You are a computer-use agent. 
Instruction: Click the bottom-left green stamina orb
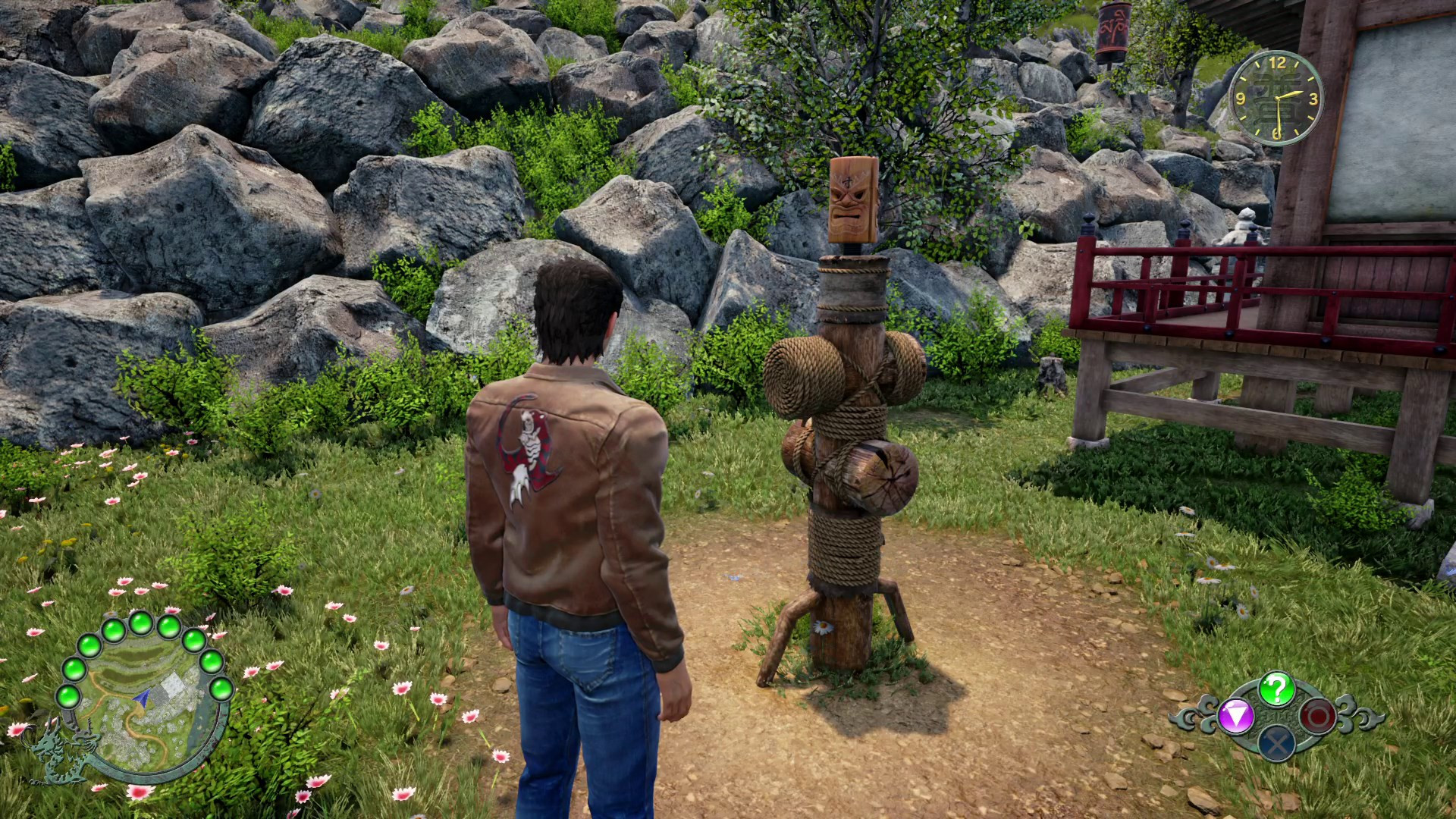[67, 698]
